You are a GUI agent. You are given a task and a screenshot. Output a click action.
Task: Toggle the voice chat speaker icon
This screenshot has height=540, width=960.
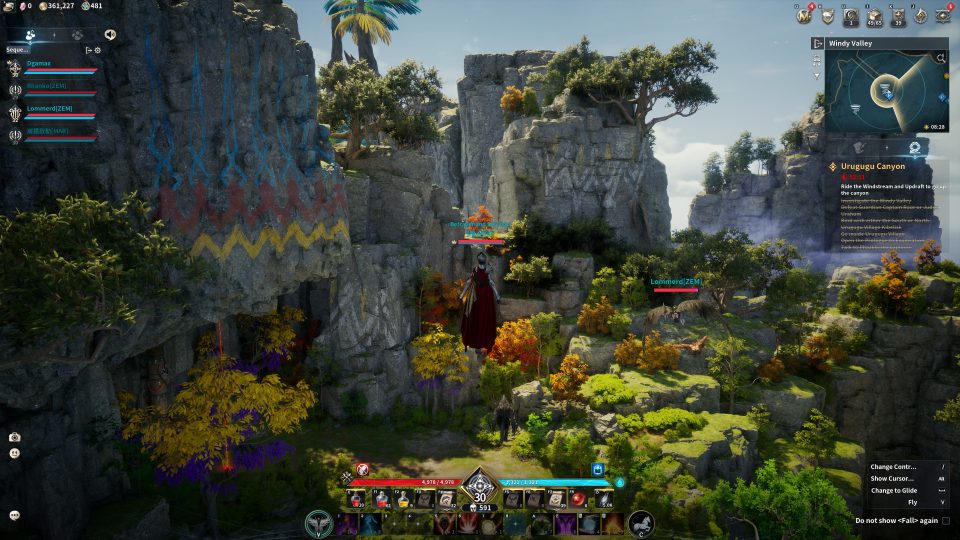point(109,34)
